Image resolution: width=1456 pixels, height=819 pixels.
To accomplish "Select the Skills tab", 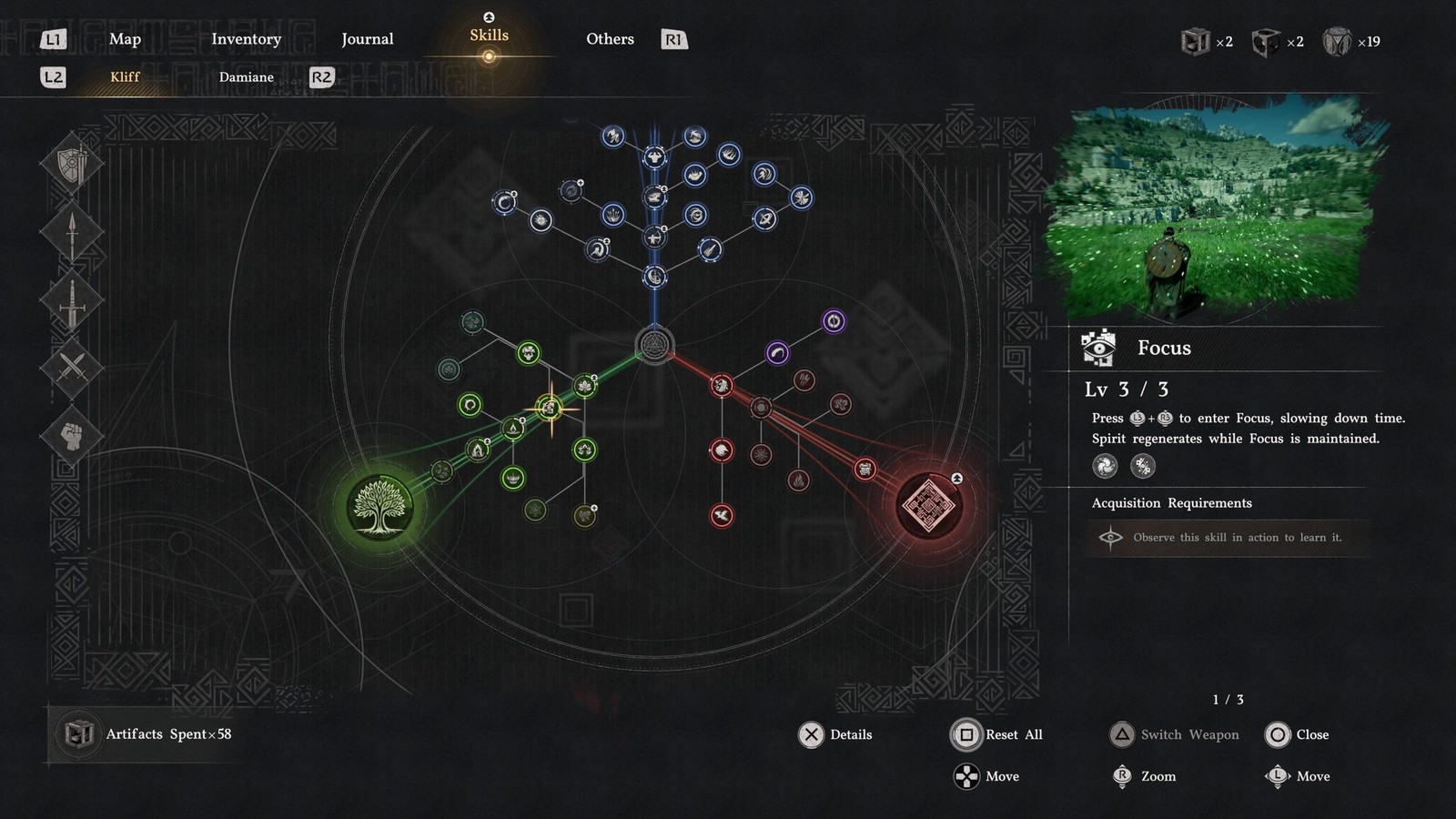I will [489, 36].
